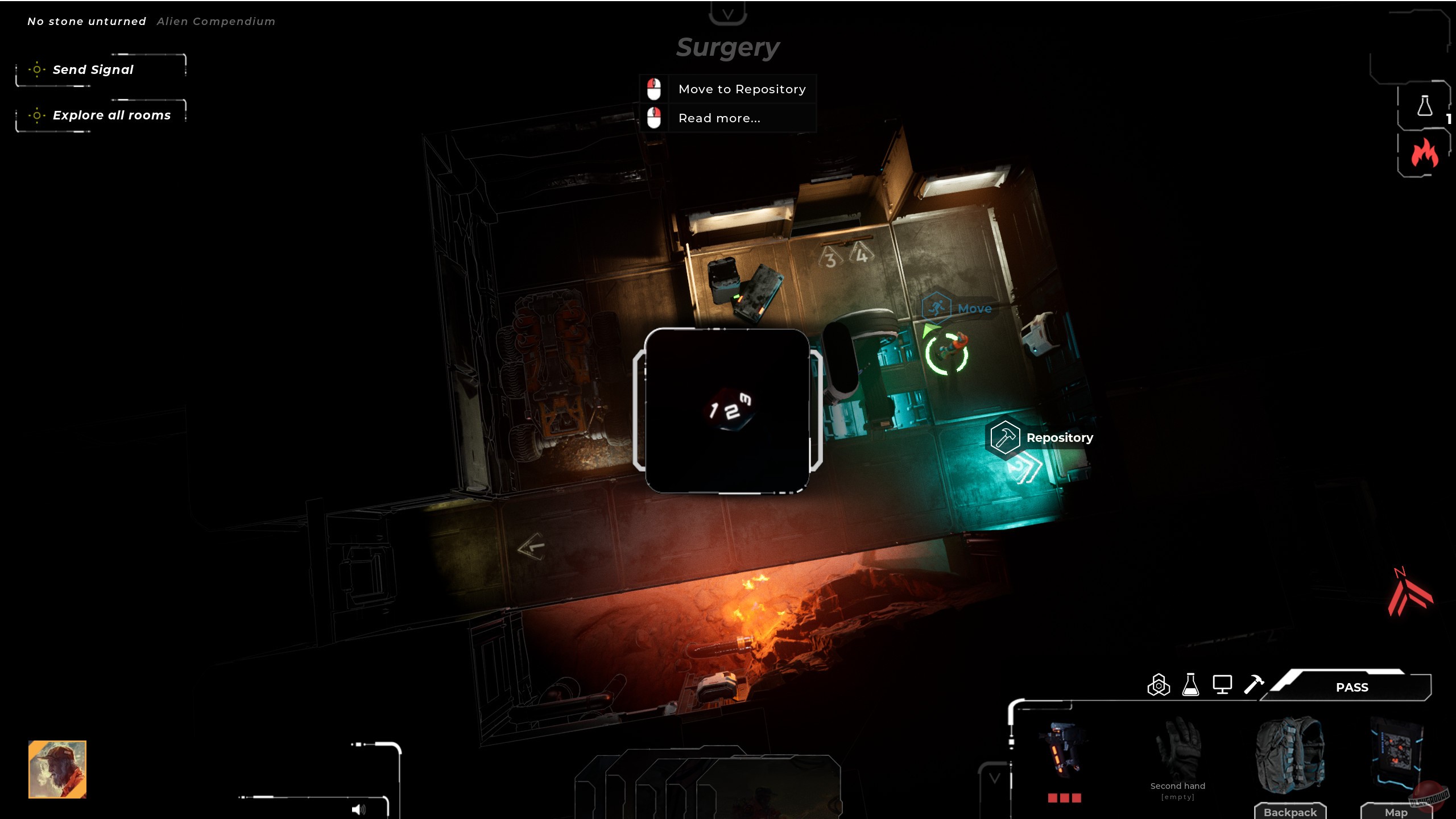Mute audio with the speaker icon
This screenshot has width=1456, height=819.
click(360, 809)
